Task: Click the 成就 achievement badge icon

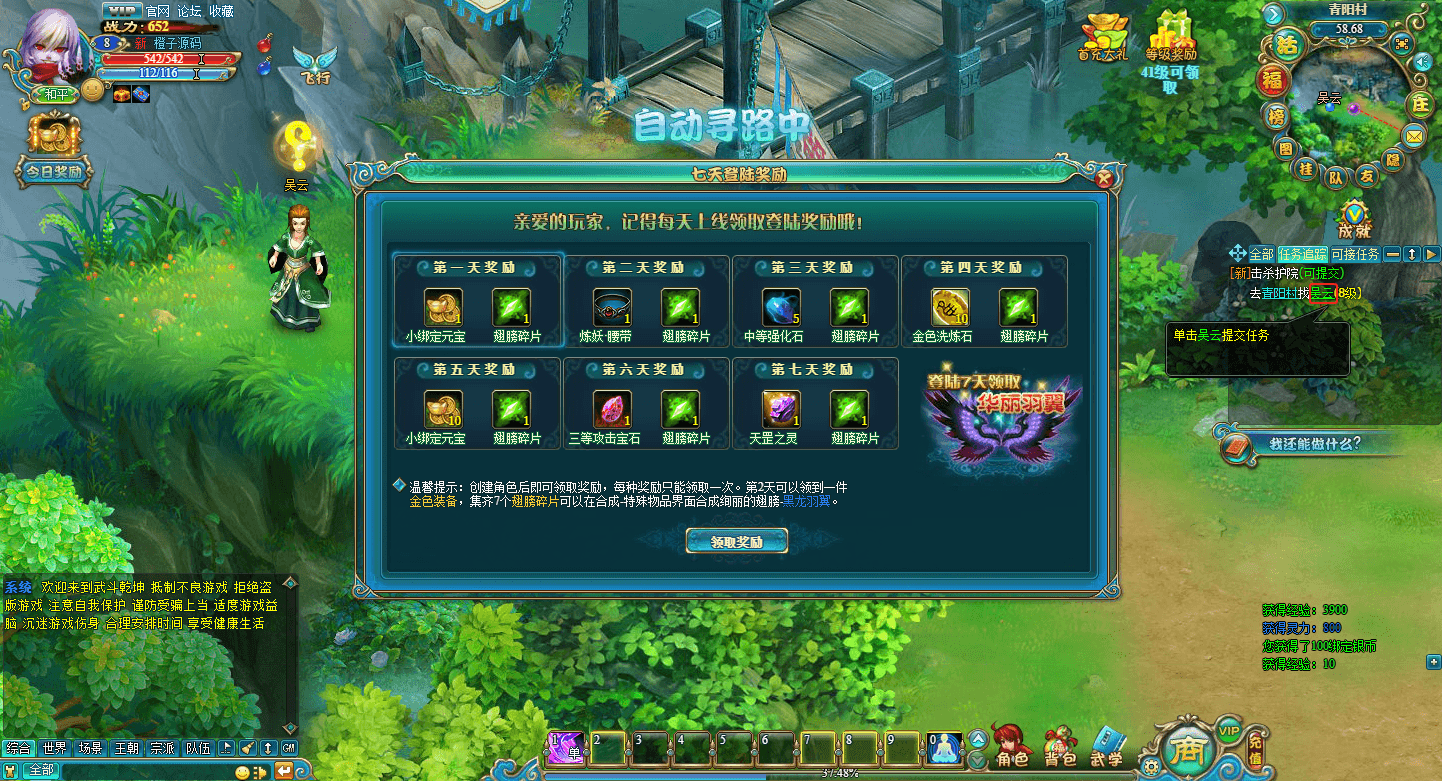Action: 1355,212
